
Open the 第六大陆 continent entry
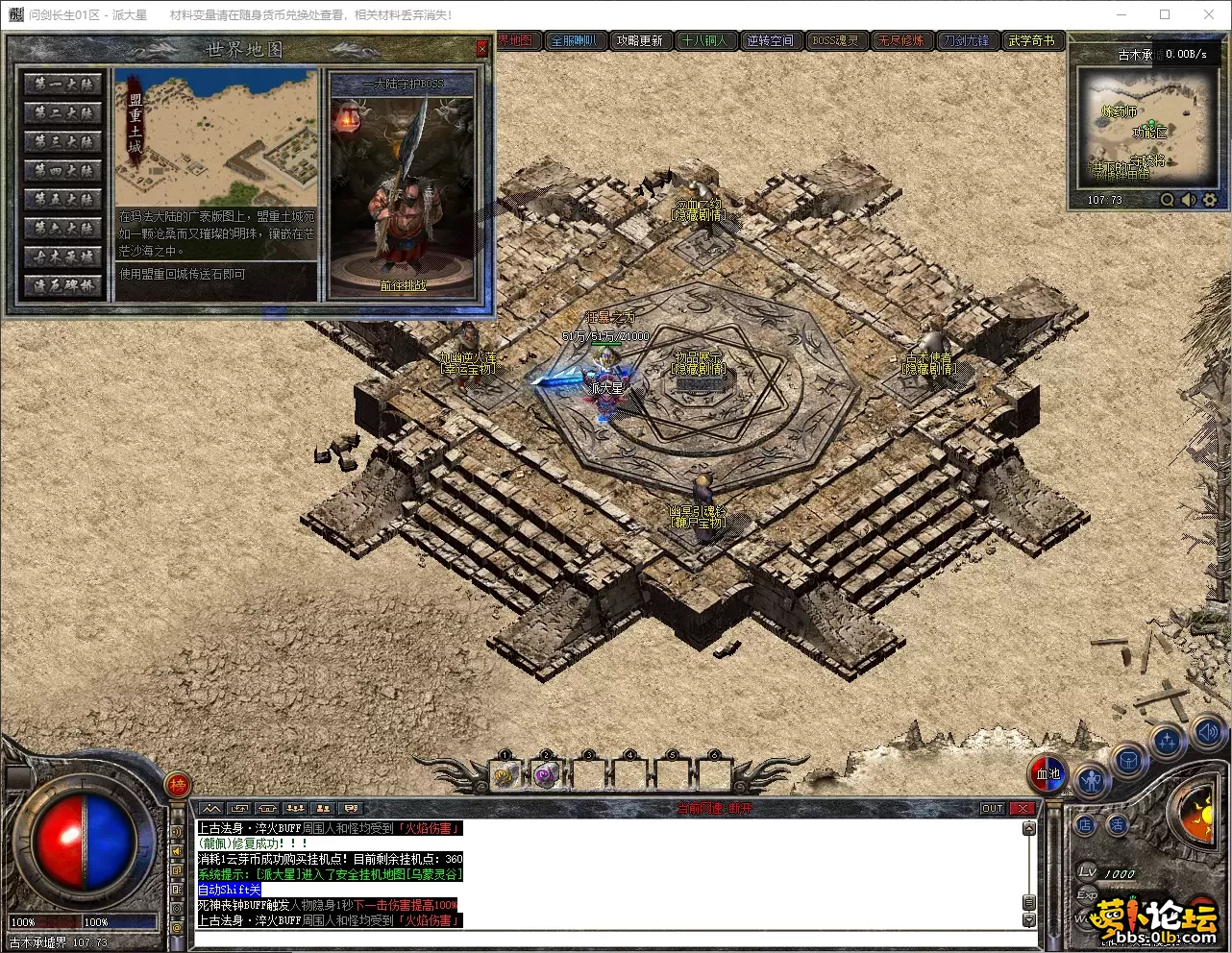coord(63,229)
